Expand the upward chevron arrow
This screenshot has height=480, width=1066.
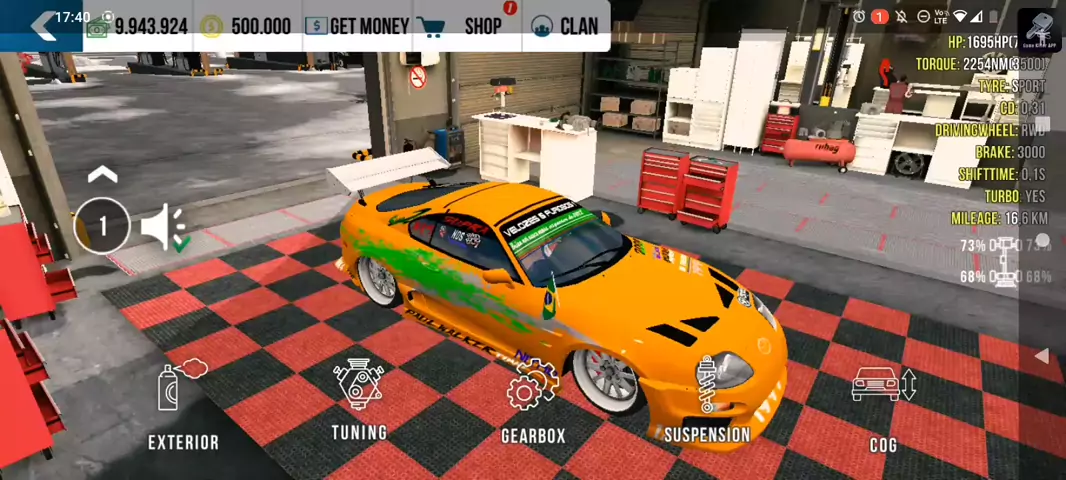pos(102,176)
